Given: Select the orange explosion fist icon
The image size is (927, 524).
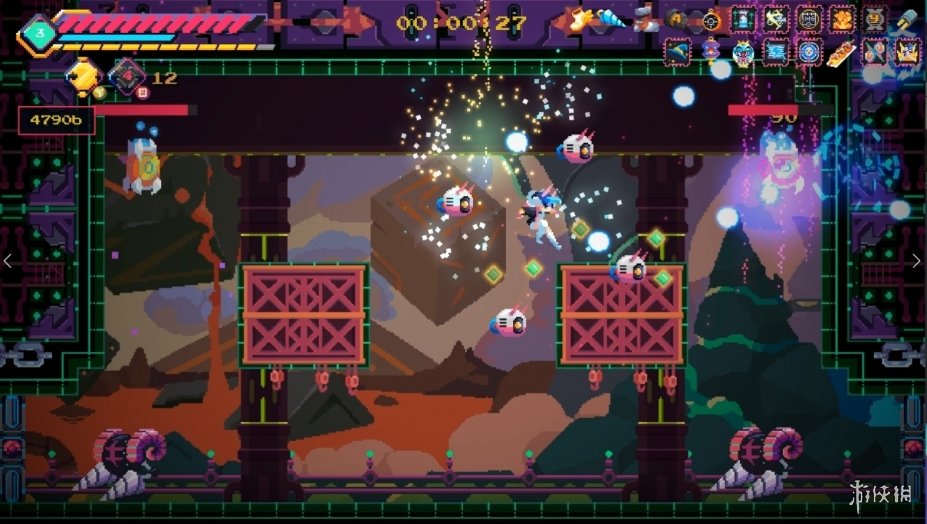Looking at the screenshot, I should (842, 19).
